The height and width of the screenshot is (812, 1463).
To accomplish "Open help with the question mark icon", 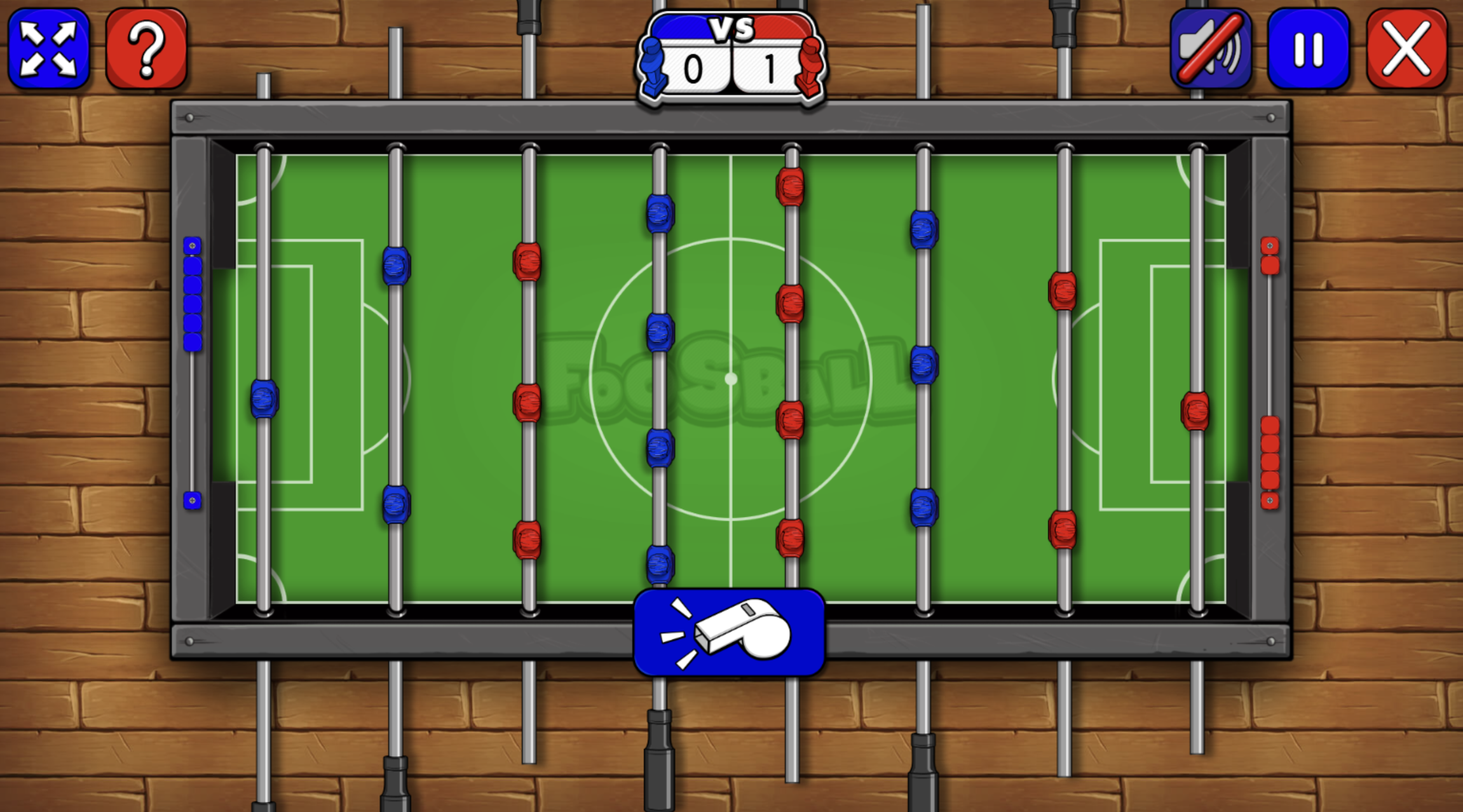I will pos(147,50).
